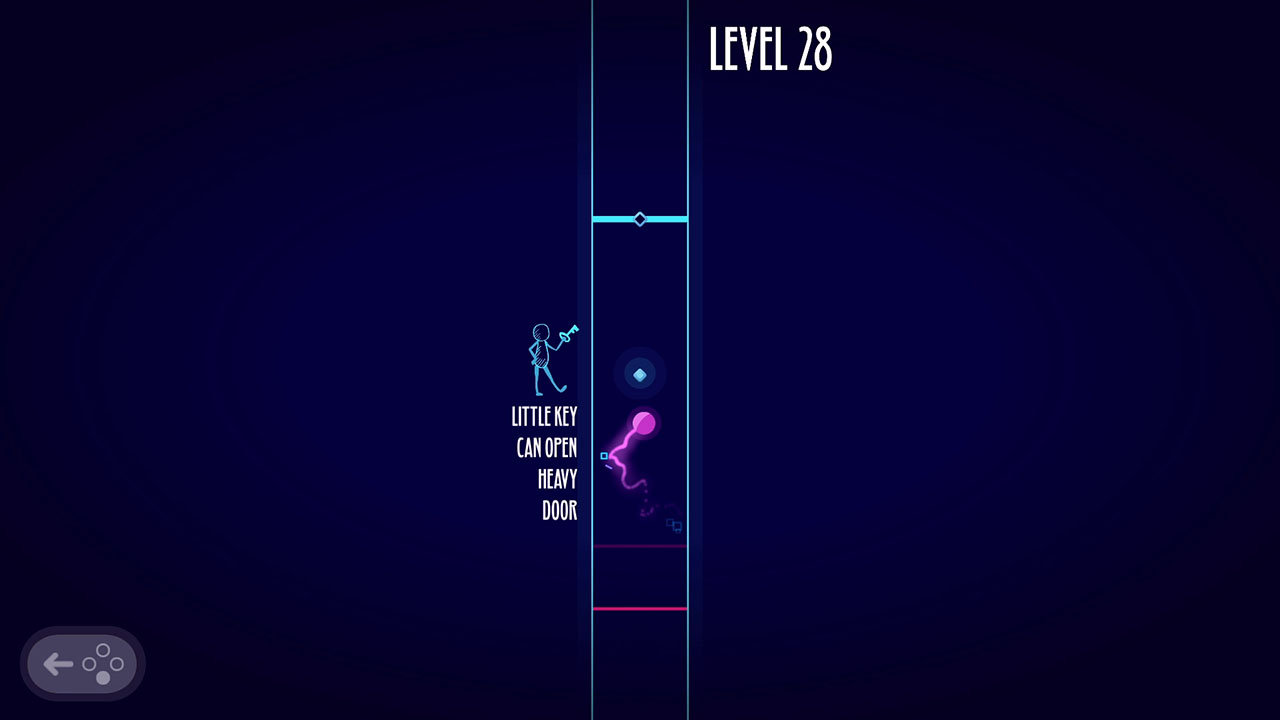1280x720 pixels.
Task: Click the small cyan square beside the trail
Action: tap(604, 456)
